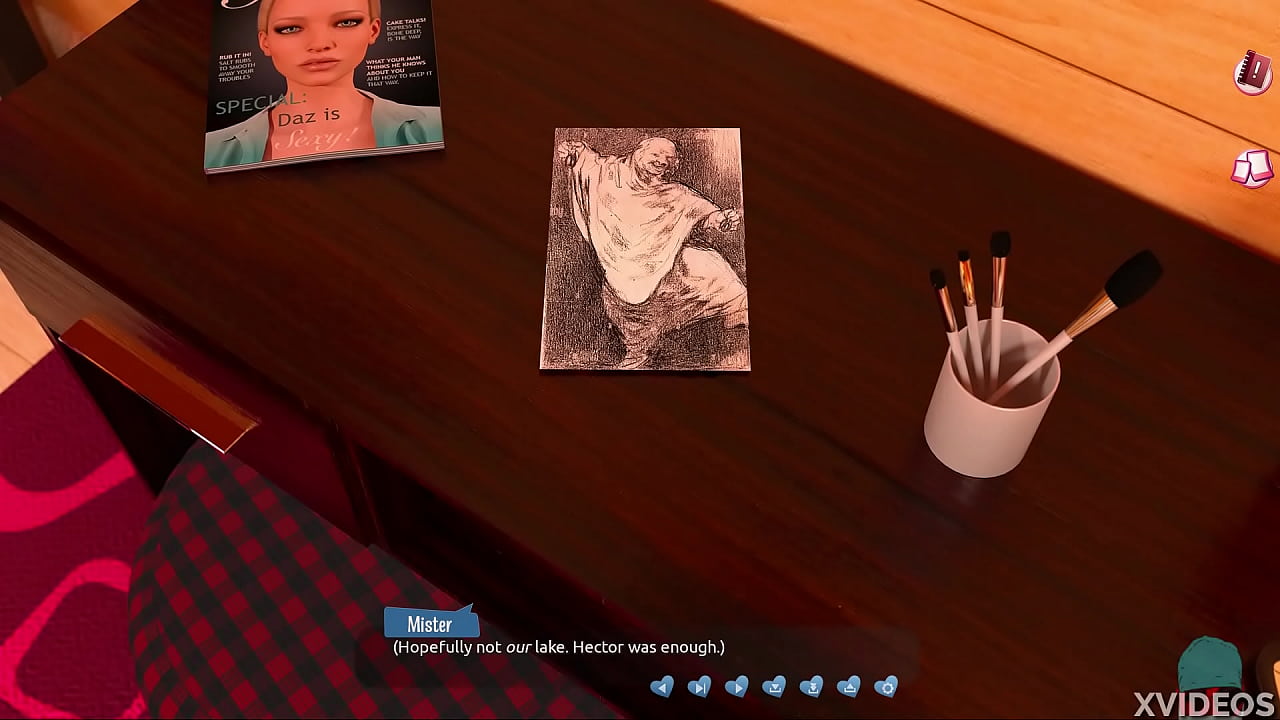Go back with the left-arrow heart button

[x=661, y=687]
